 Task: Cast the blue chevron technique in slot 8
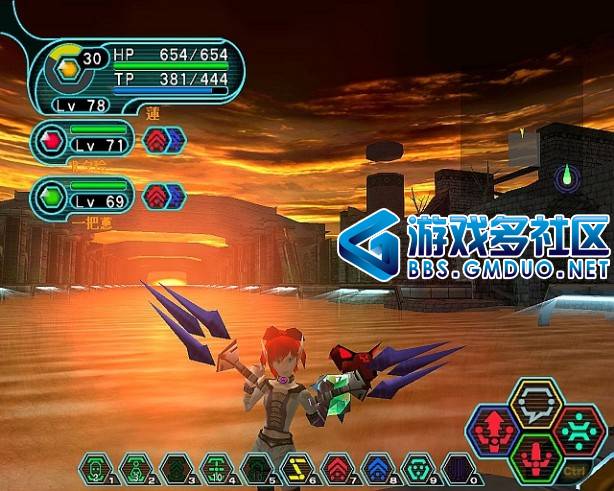click(376, 468)
